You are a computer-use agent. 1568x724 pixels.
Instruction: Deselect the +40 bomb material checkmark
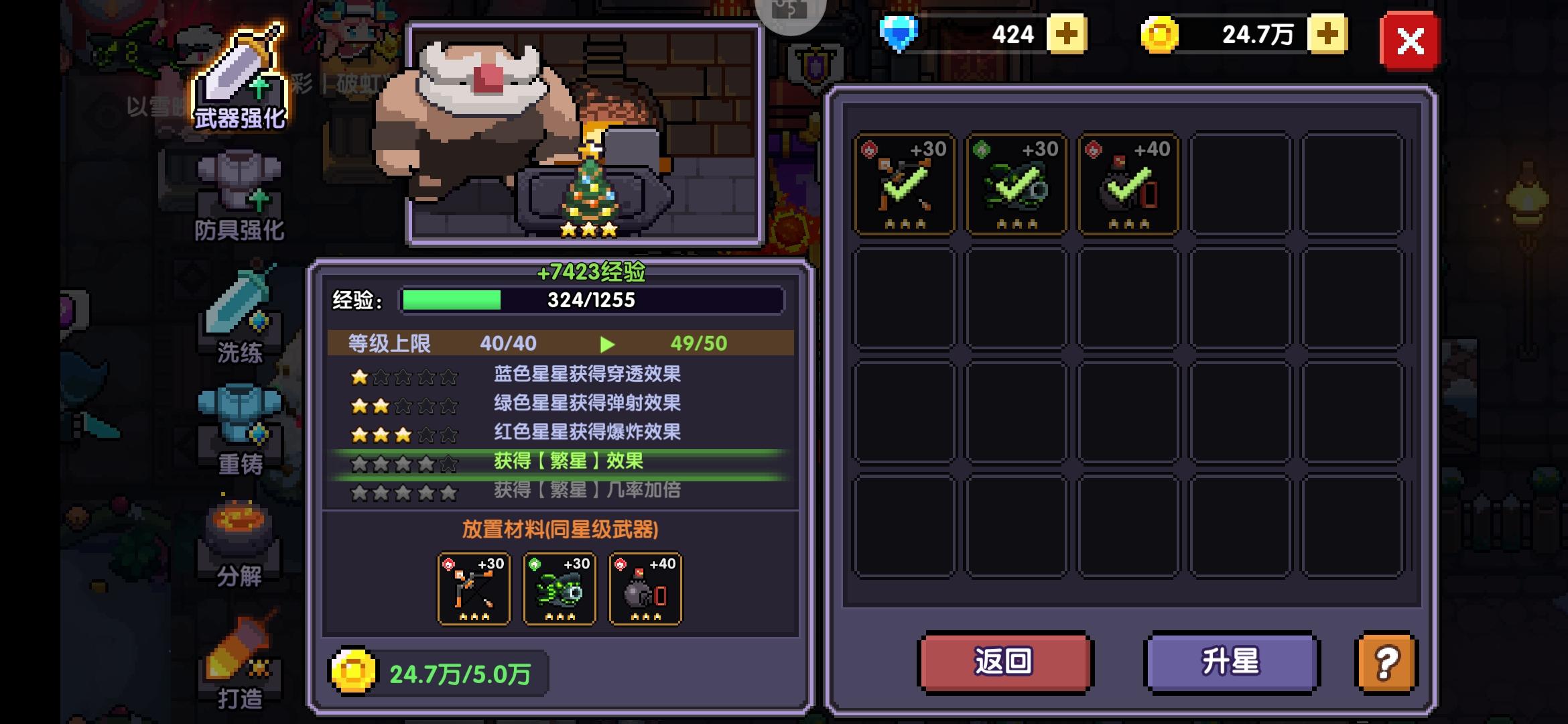pos(1128,186)
